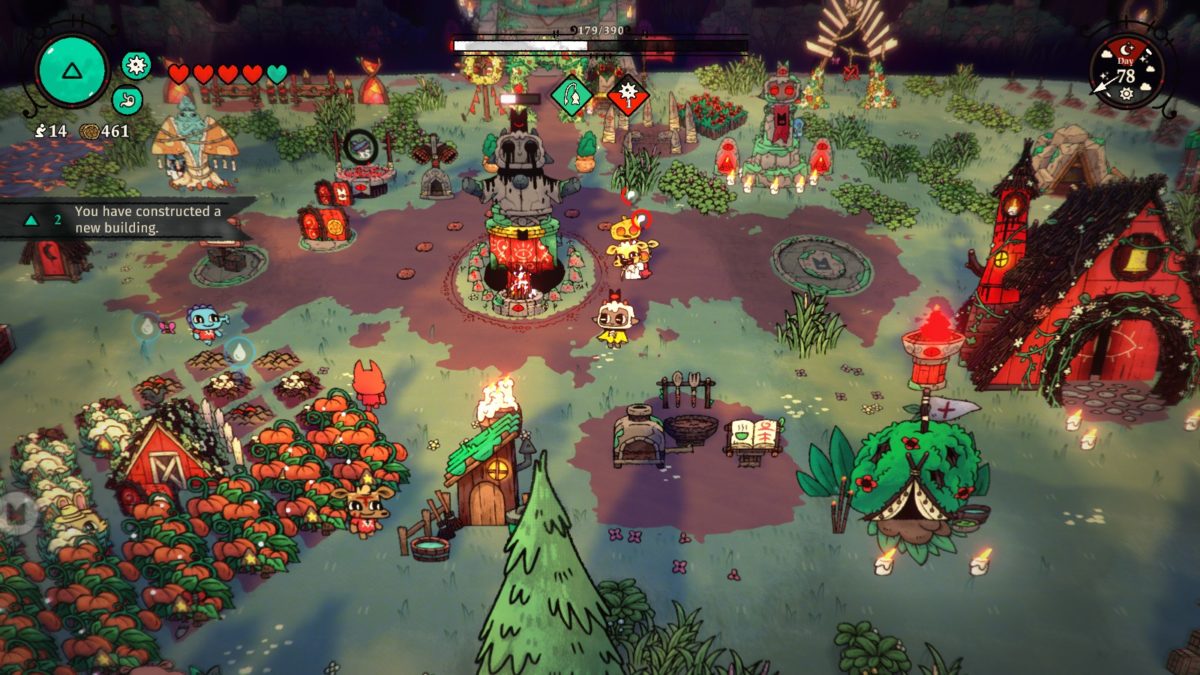Screen dimensions: 1200x675
Task: Click the gold coin counter icon
Action: pos(88,131)
